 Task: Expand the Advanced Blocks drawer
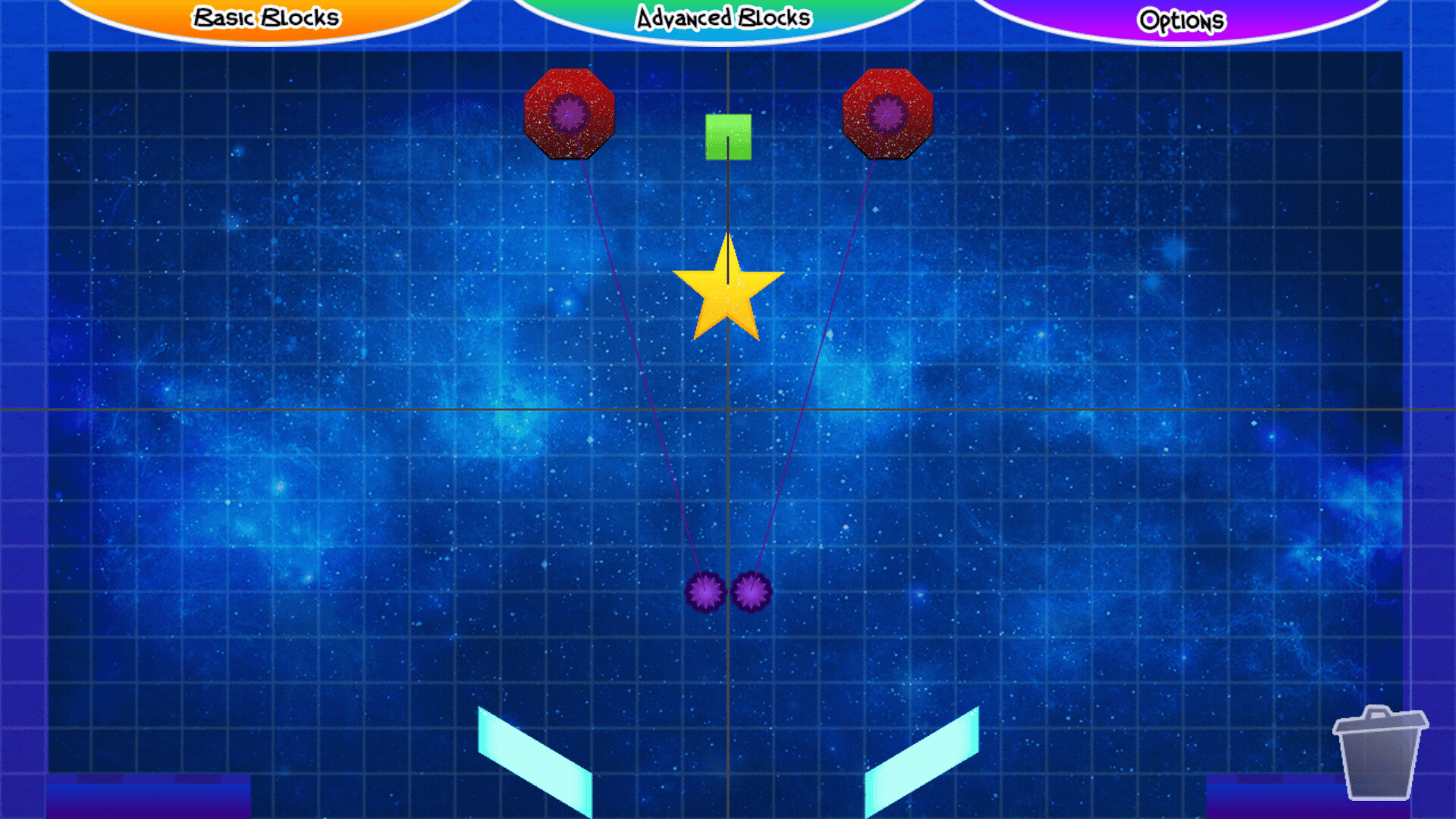point(724,15)
